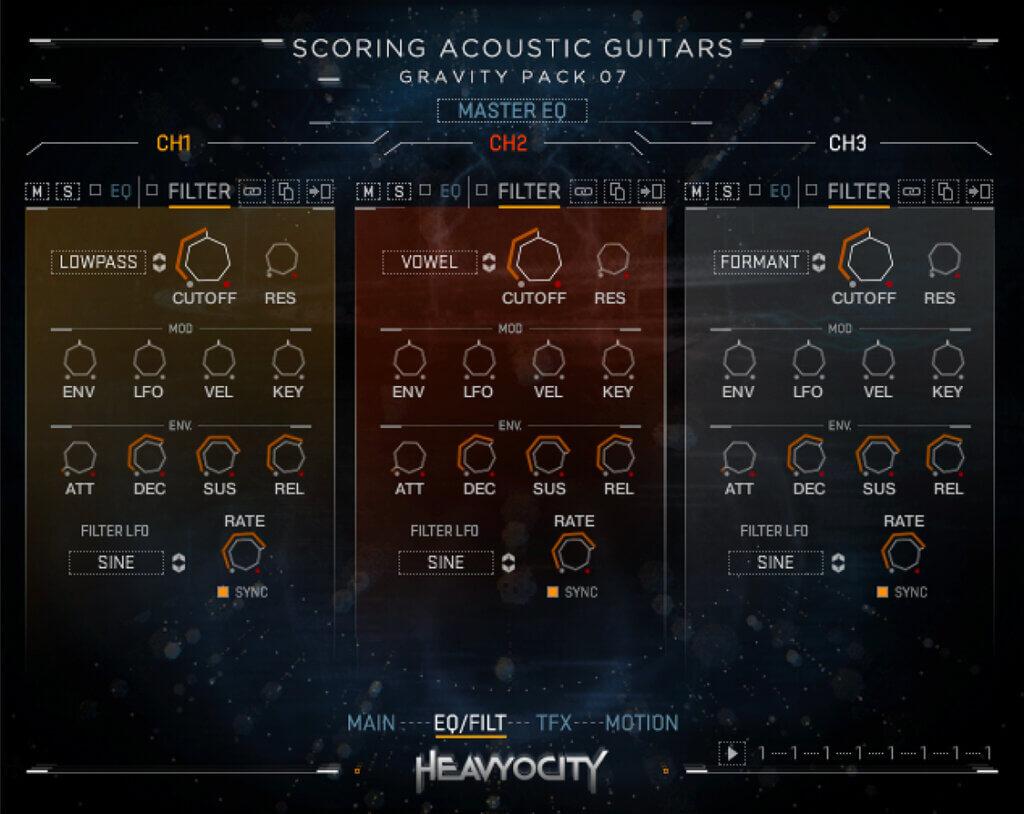Choose the CH2 filter LFO SINE waveform selector
Viewport: 1024px width, 814px height.
[x=446, y=563]
